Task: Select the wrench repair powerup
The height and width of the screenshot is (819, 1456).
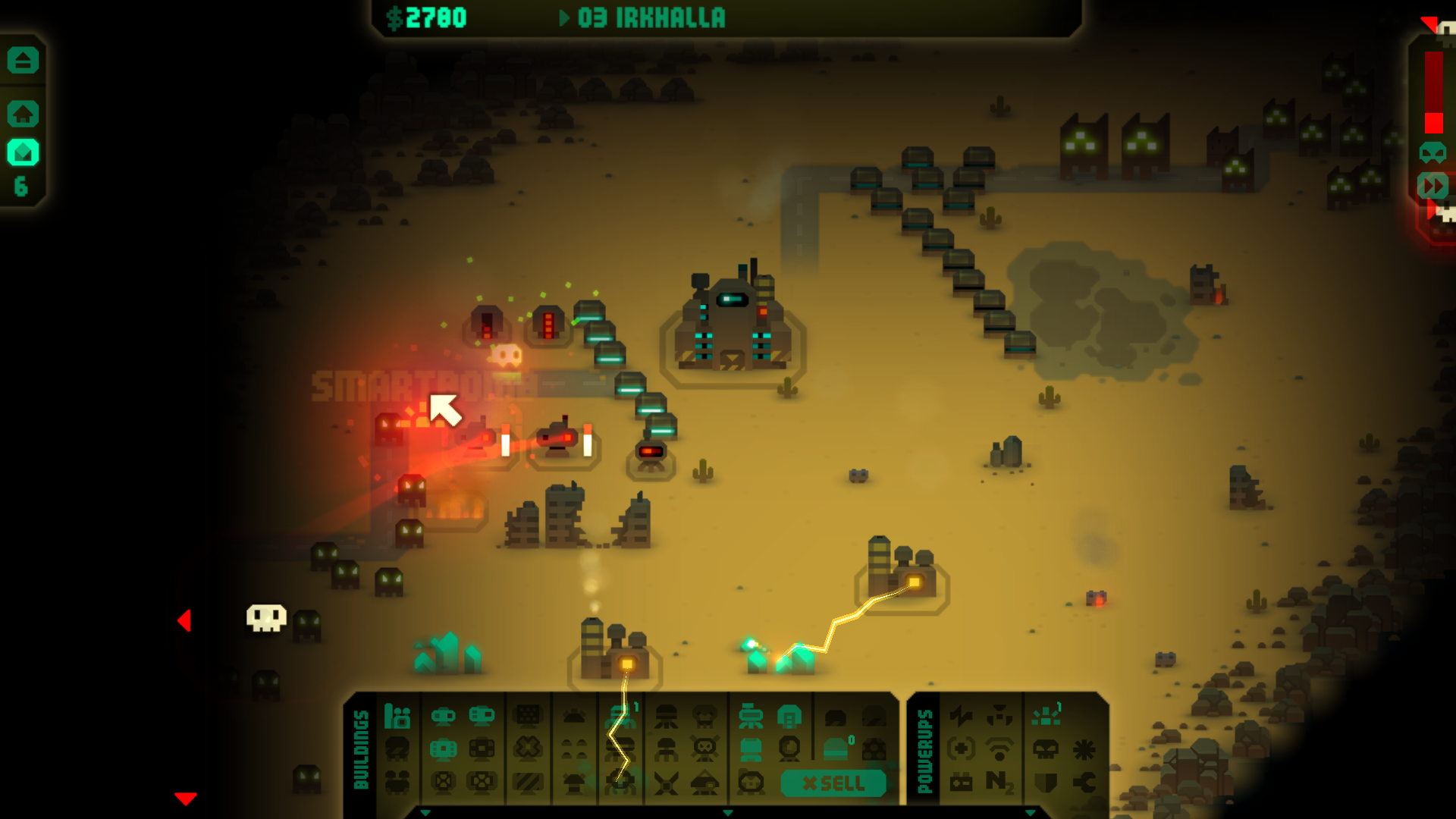Action: [x=1084, y=782]
